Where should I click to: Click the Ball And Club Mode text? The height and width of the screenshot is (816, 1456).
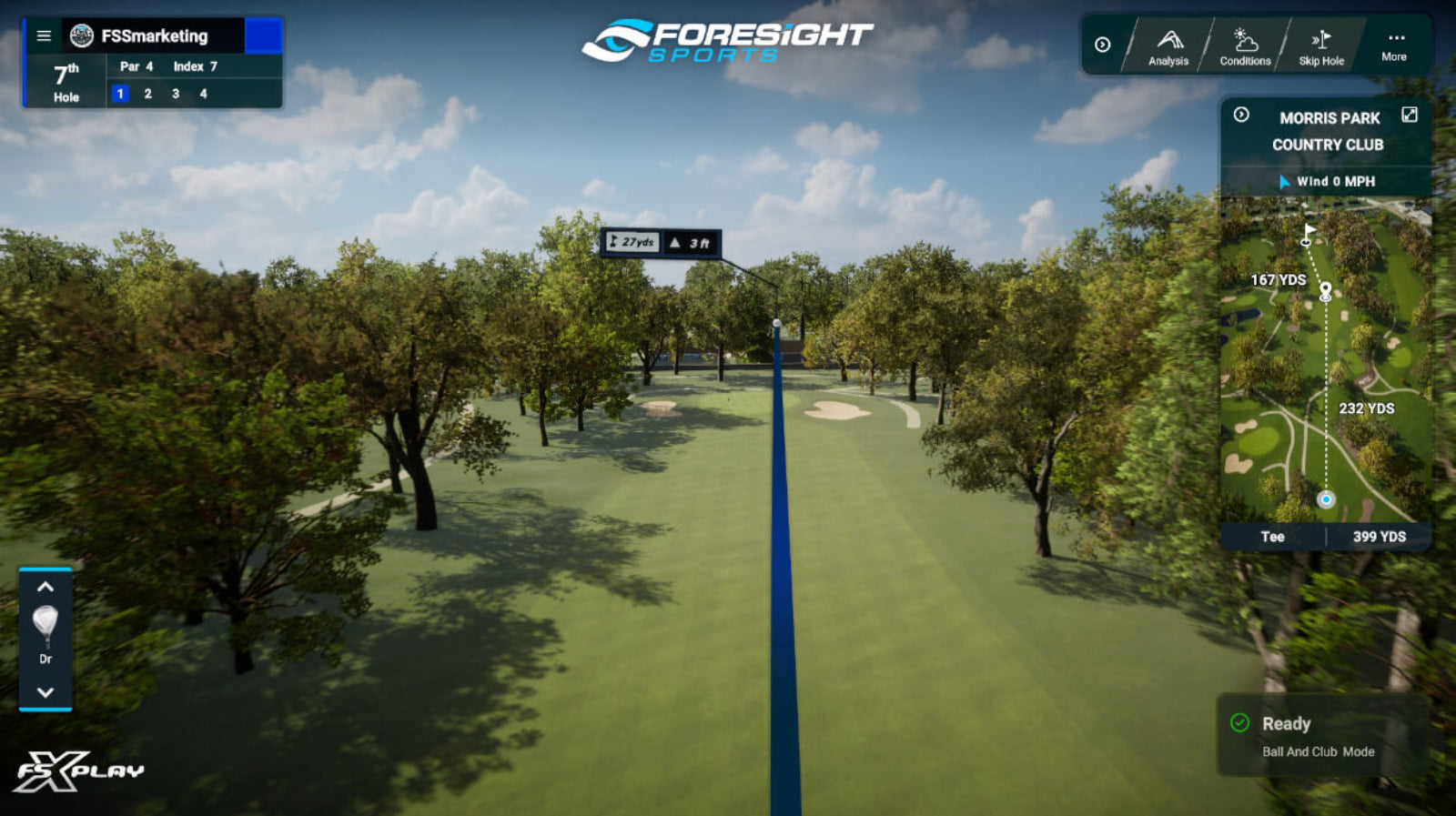coord(1320,752)
